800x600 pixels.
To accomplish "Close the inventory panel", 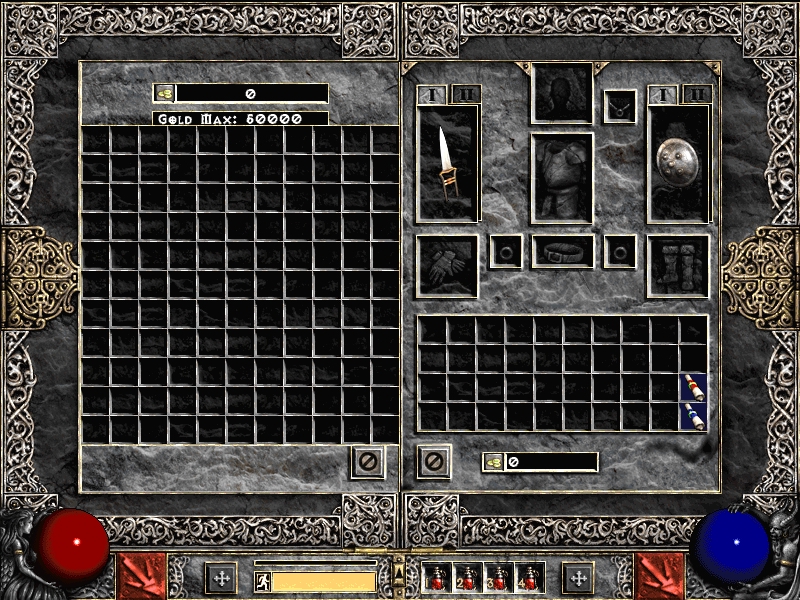I will [x=434, y=462].
